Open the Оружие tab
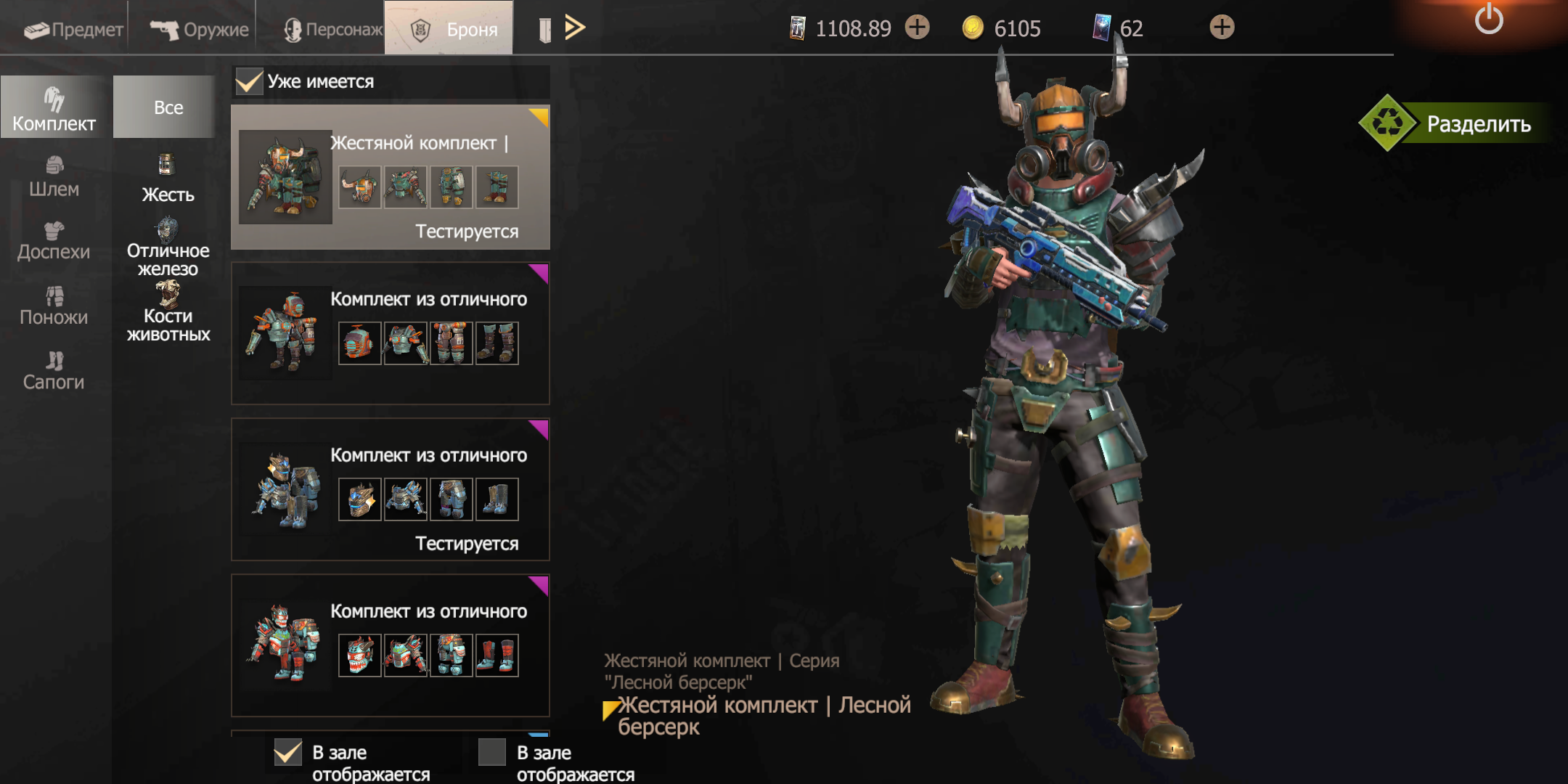The image size is (1568, 784). (200, 29)
